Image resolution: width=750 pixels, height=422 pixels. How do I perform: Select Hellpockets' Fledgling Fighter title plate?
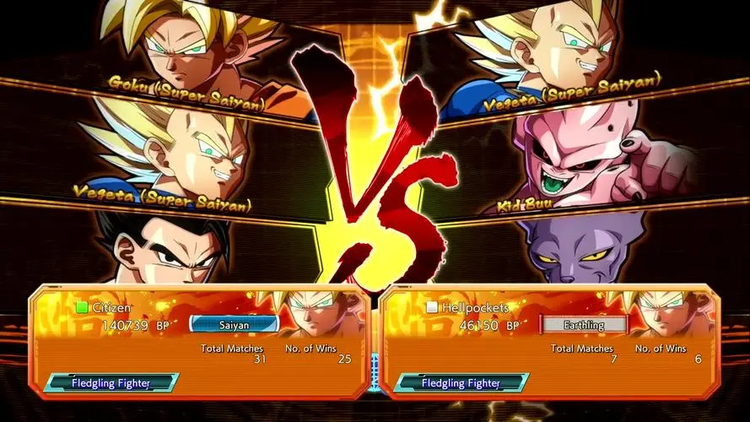click(461, 382)
